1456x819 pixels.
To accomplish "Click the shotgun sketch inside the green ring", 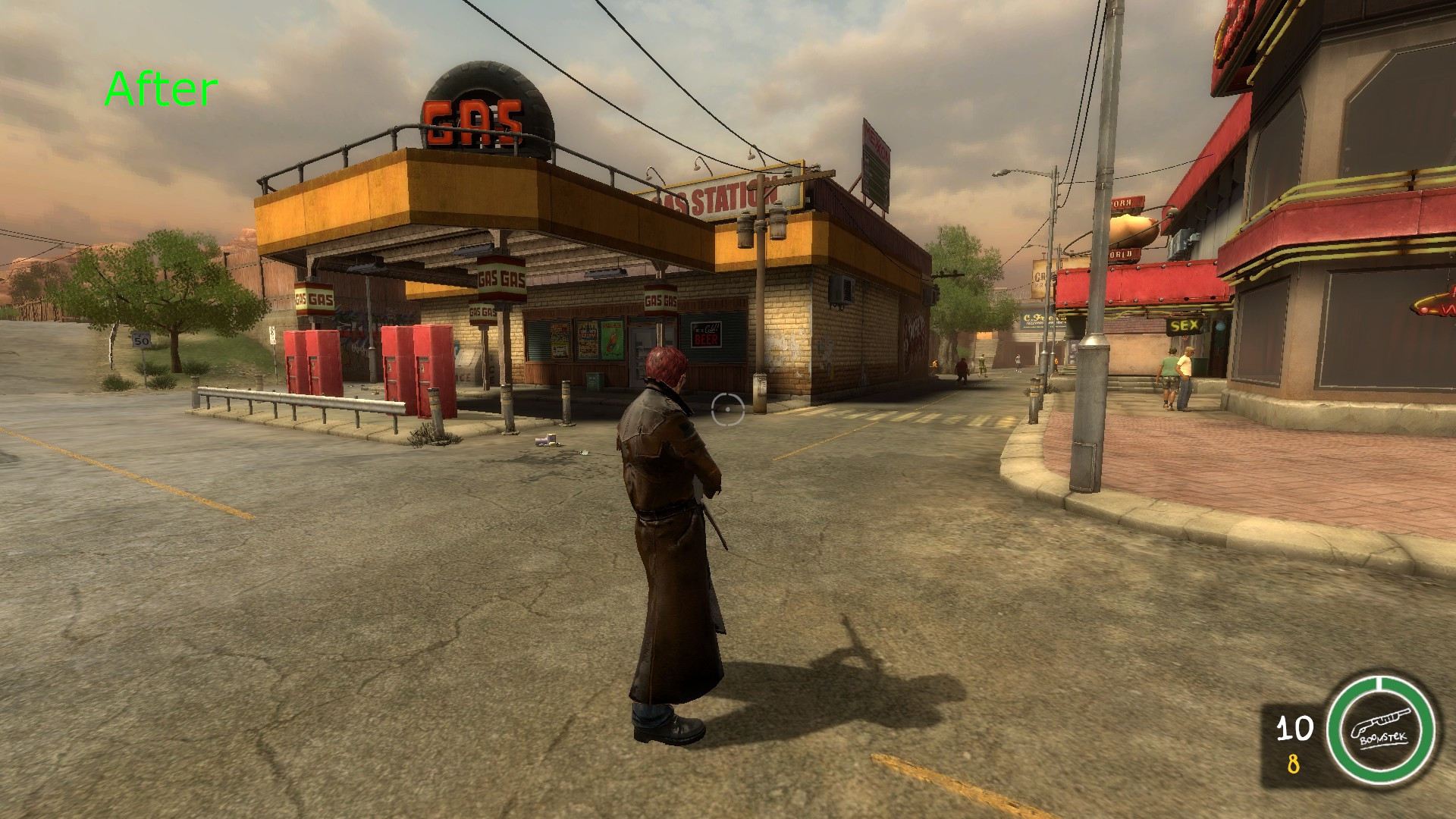I will tap(1378, 720).
